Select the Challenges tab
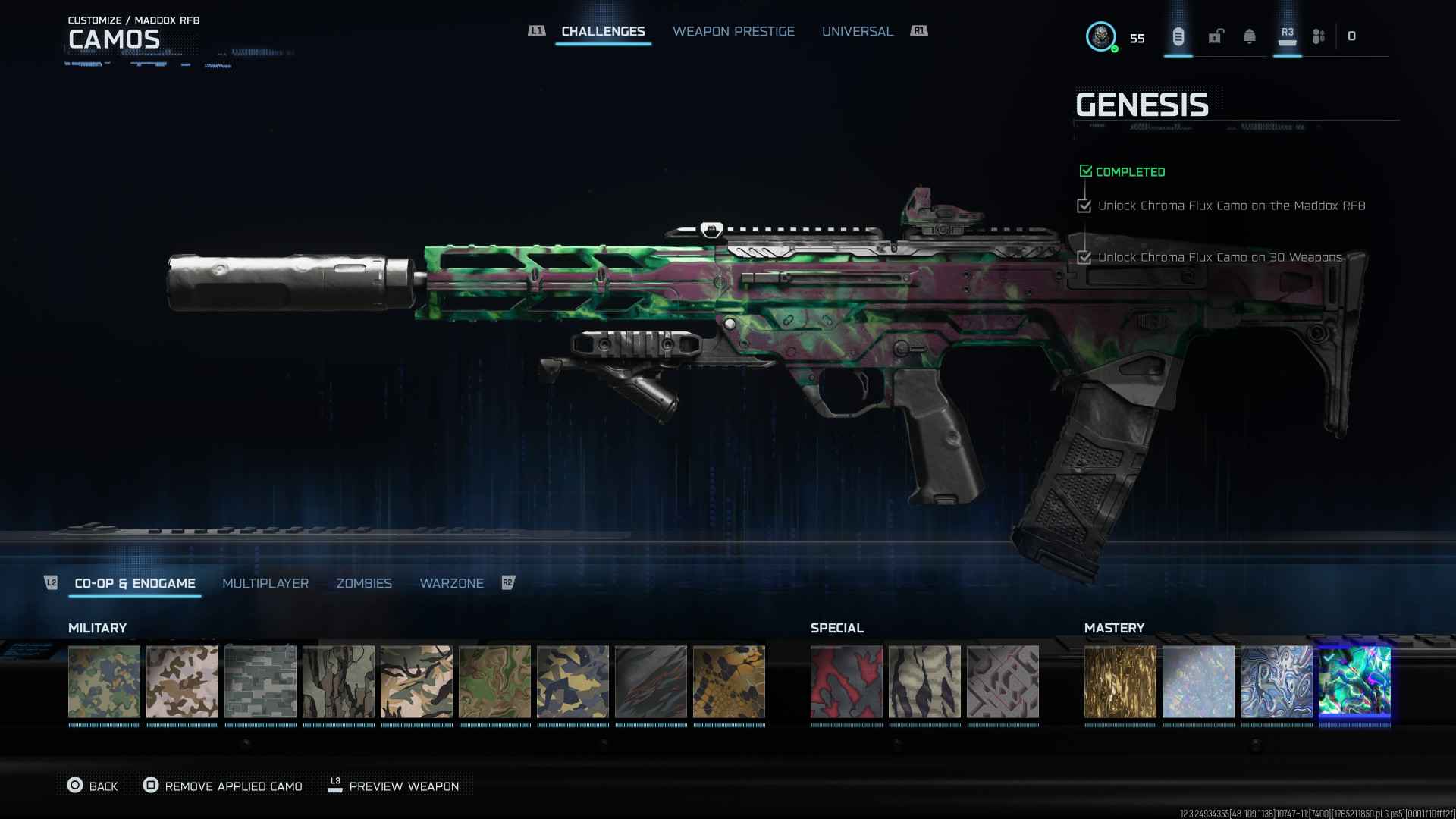1456x819 pixels. 603,32
